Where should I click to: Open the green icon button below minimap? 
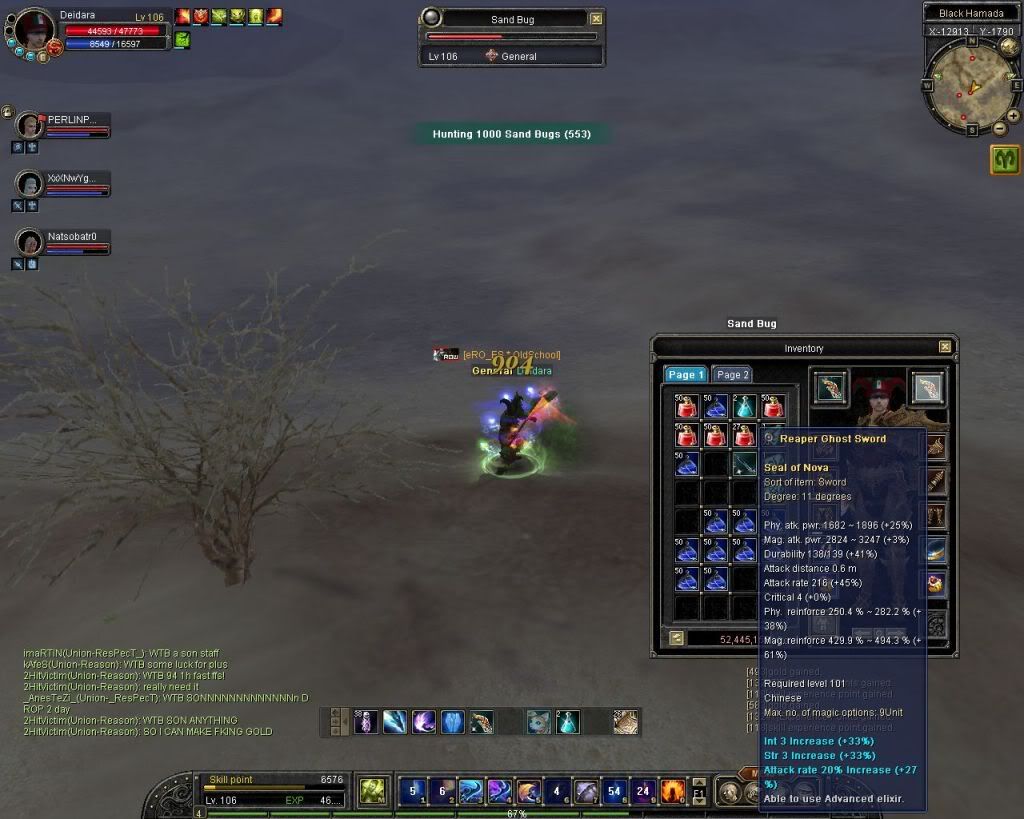click(1005, 160)
